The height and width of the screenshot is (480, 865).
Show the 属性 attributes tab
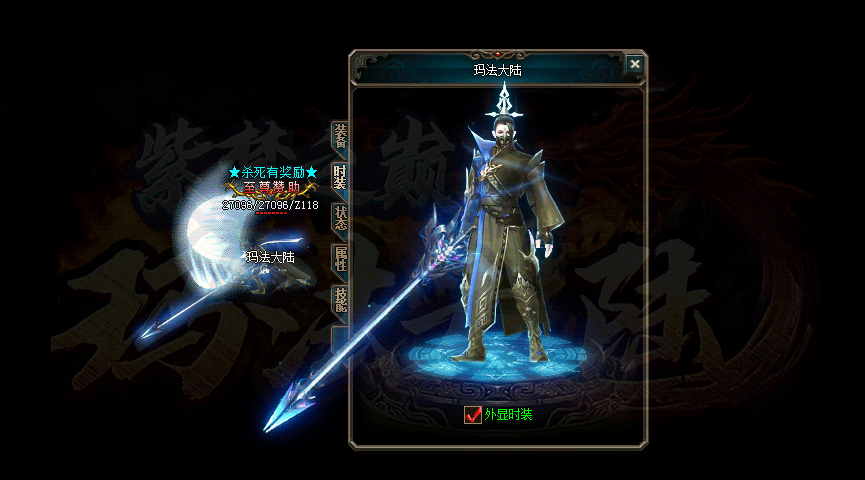click(340, 259)
